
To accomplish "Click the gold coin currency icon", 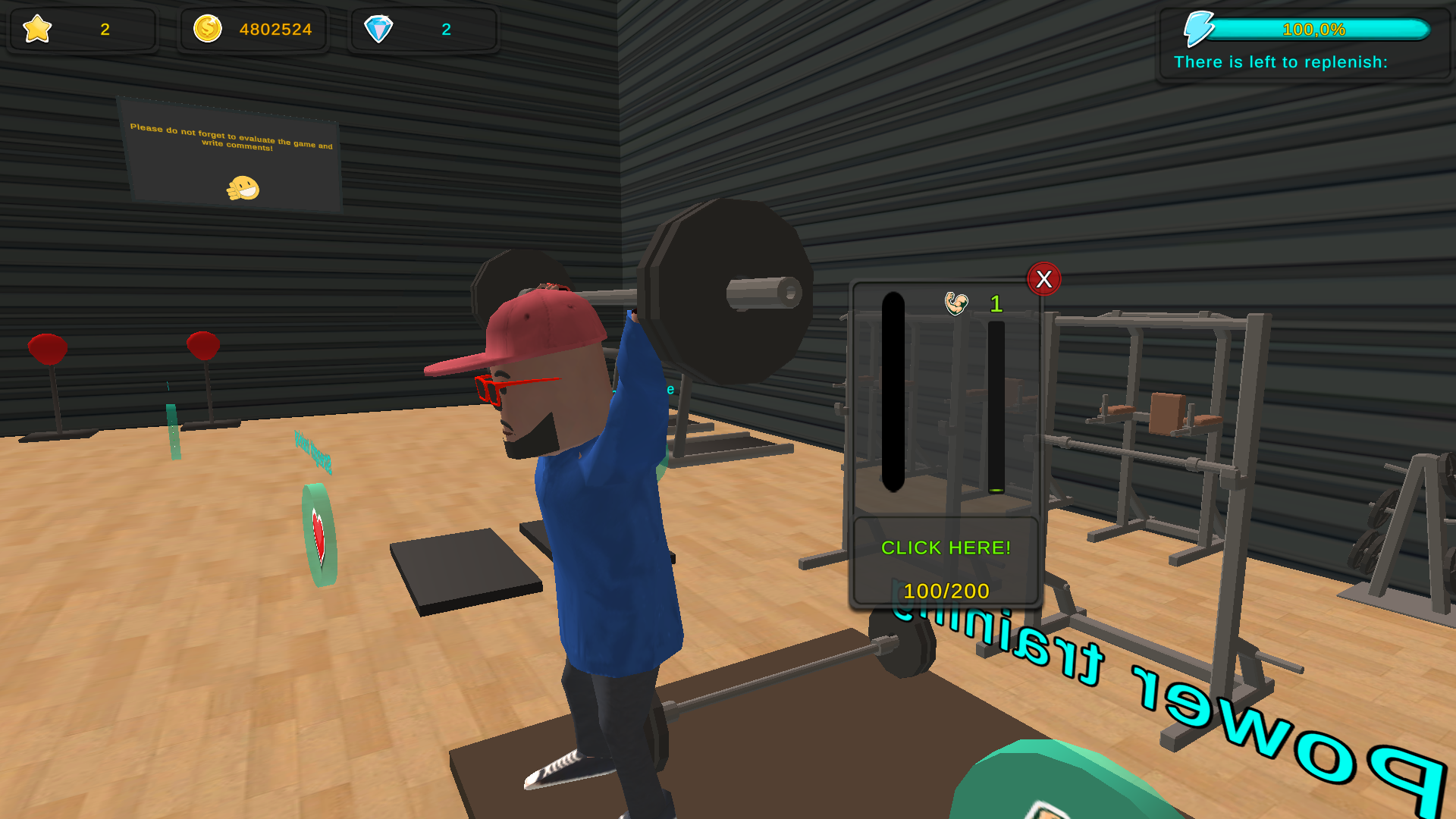I will click(206, 30).
